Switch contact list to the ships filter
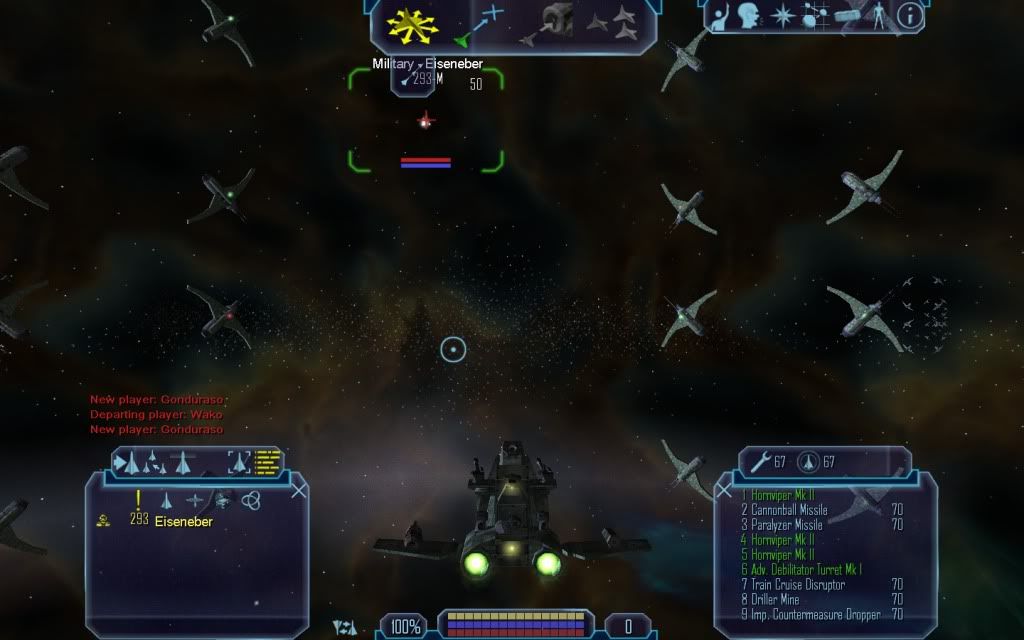Viewport: 1024px width, 640px height. tap(167, 500)
